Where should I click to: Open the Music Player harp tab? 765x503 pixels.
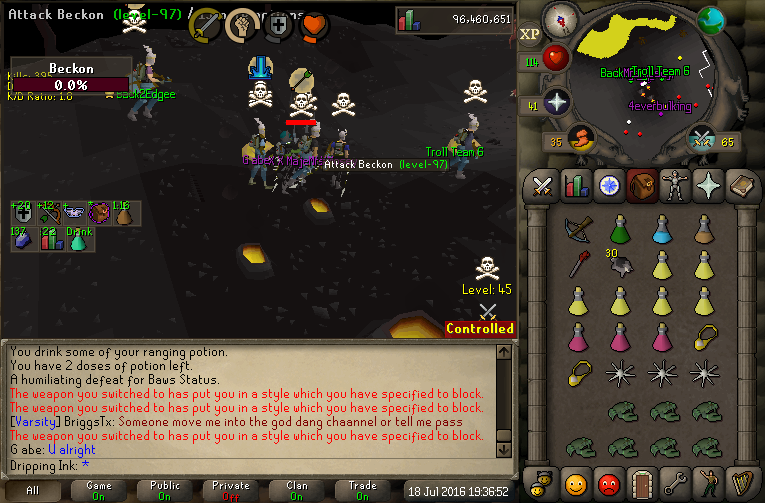click(741, 483)
